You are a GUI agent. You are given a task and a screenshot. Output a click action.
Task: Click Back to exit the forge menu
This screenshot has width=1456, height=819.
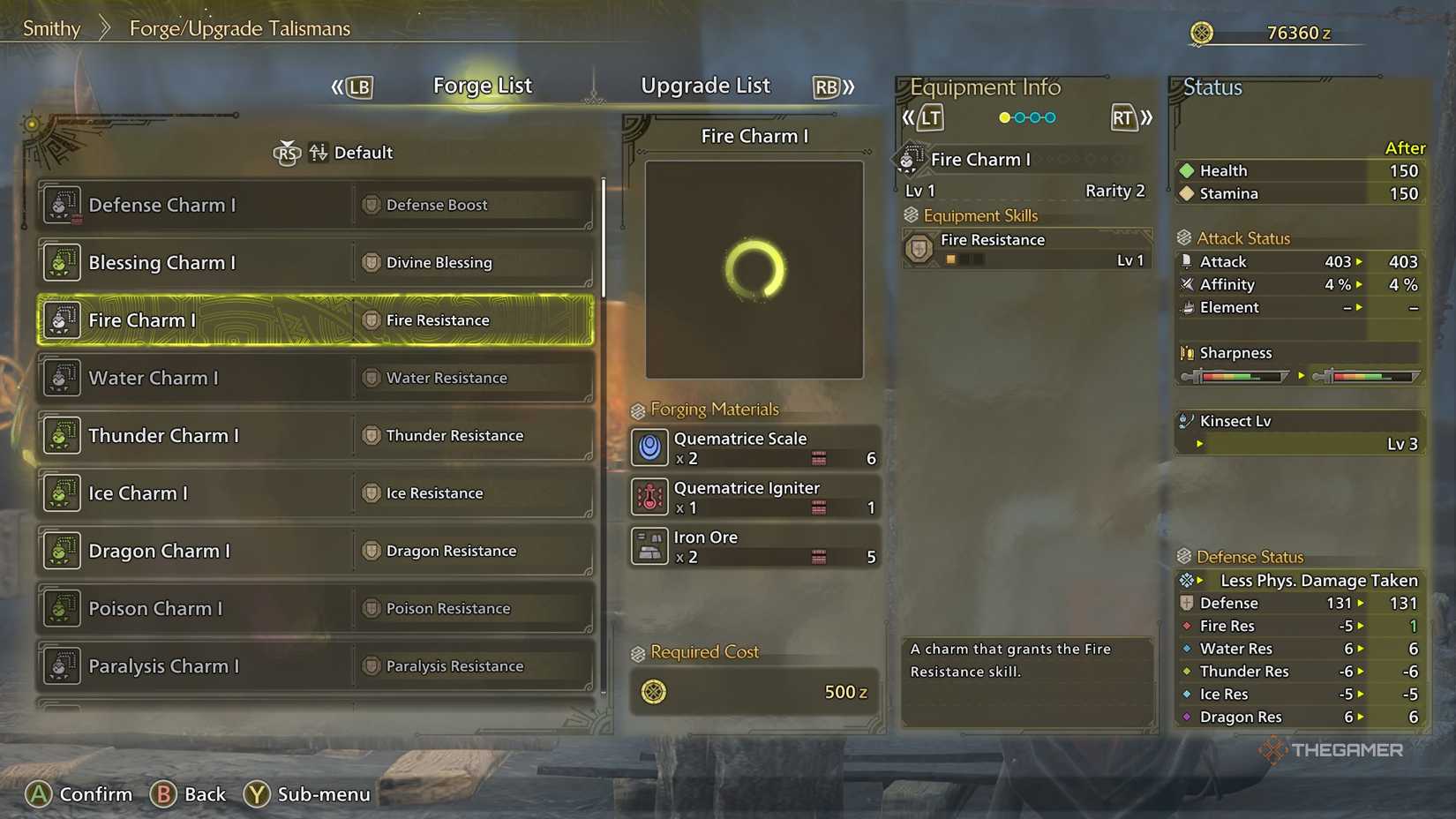[189, 793]
